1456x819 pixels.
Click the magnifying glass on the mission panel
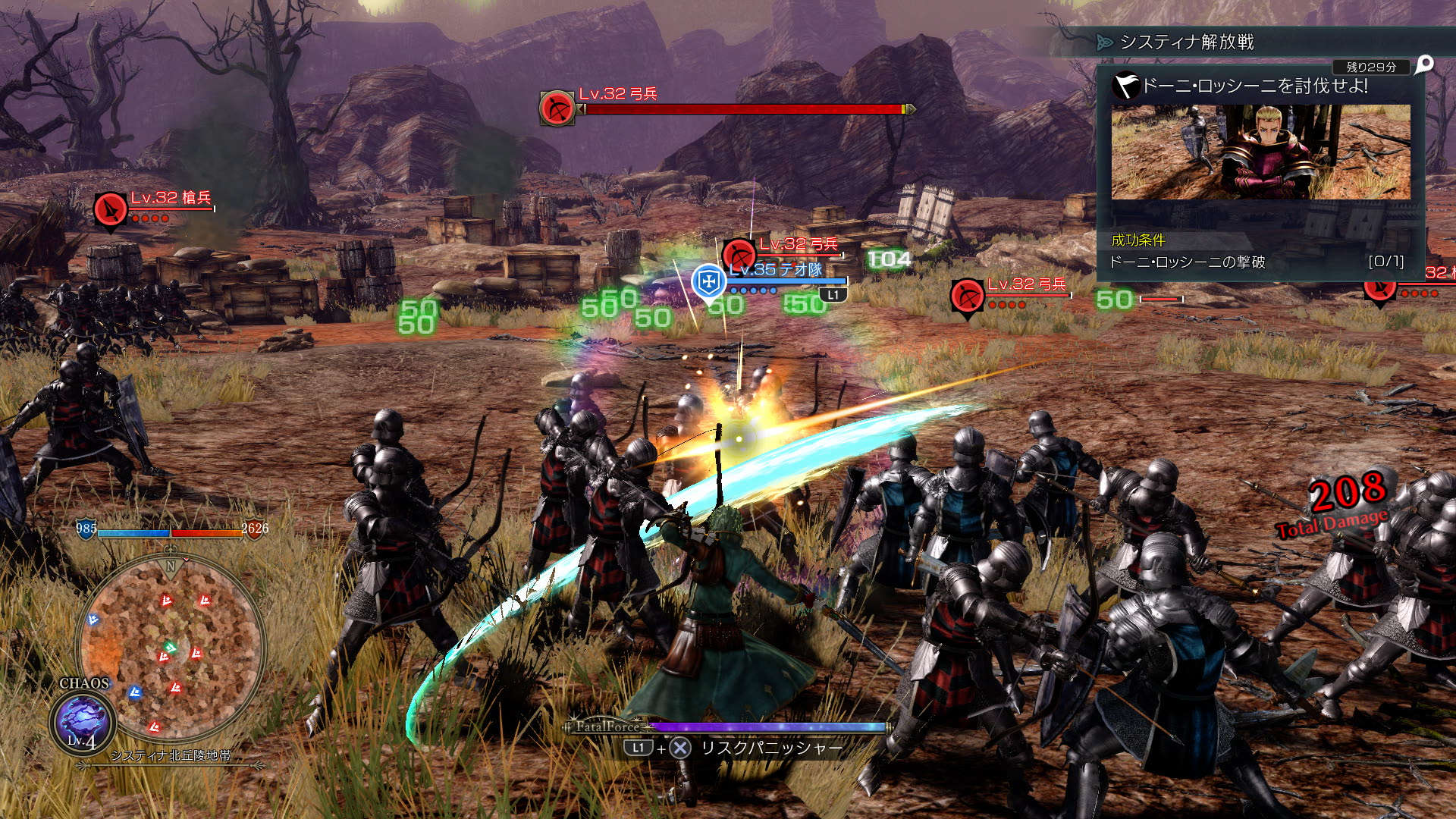click(x=1424, y=65)
